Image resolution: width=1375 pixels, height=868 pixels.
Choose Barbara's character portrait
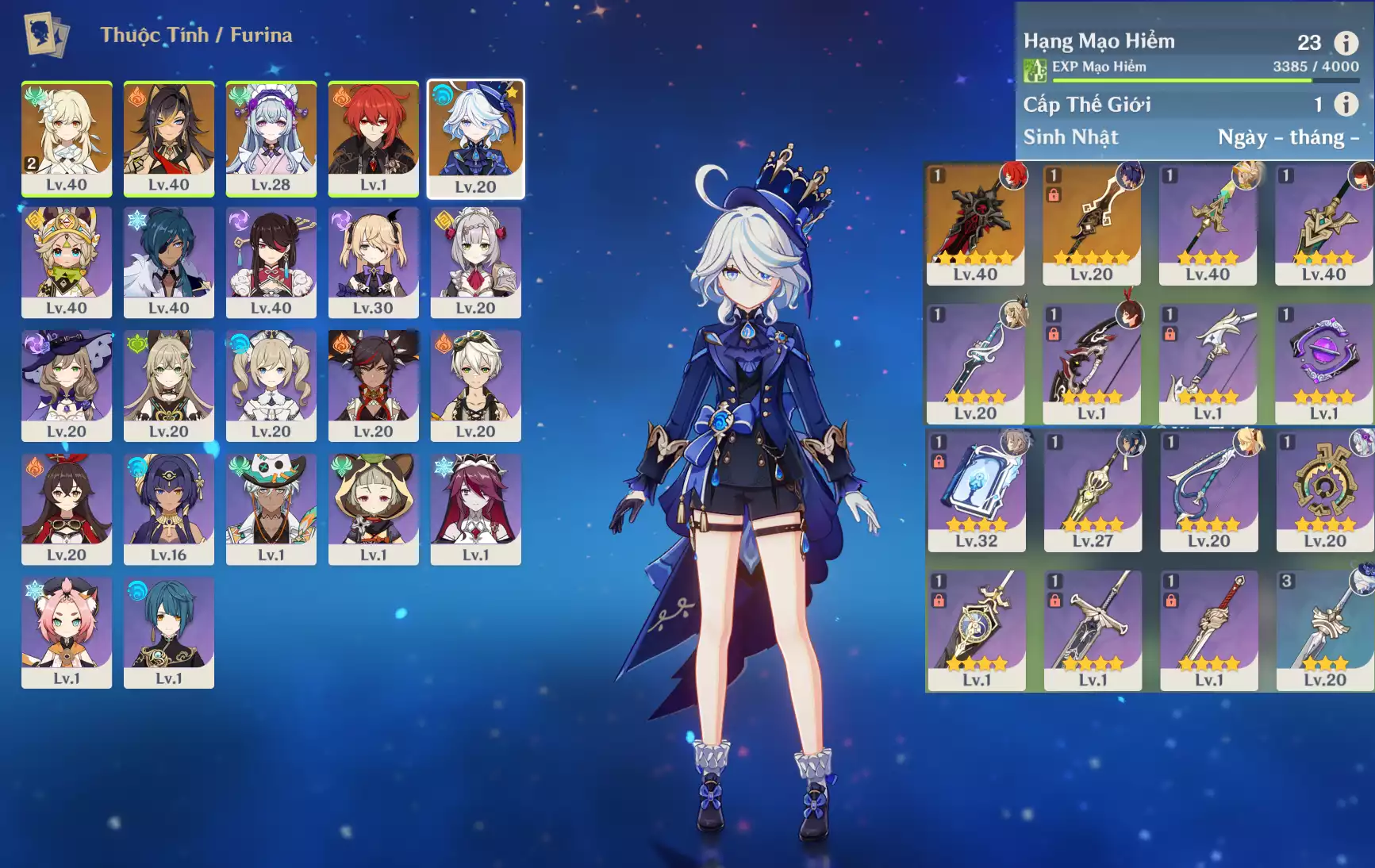pyautogui.click(x=271, y=386)
